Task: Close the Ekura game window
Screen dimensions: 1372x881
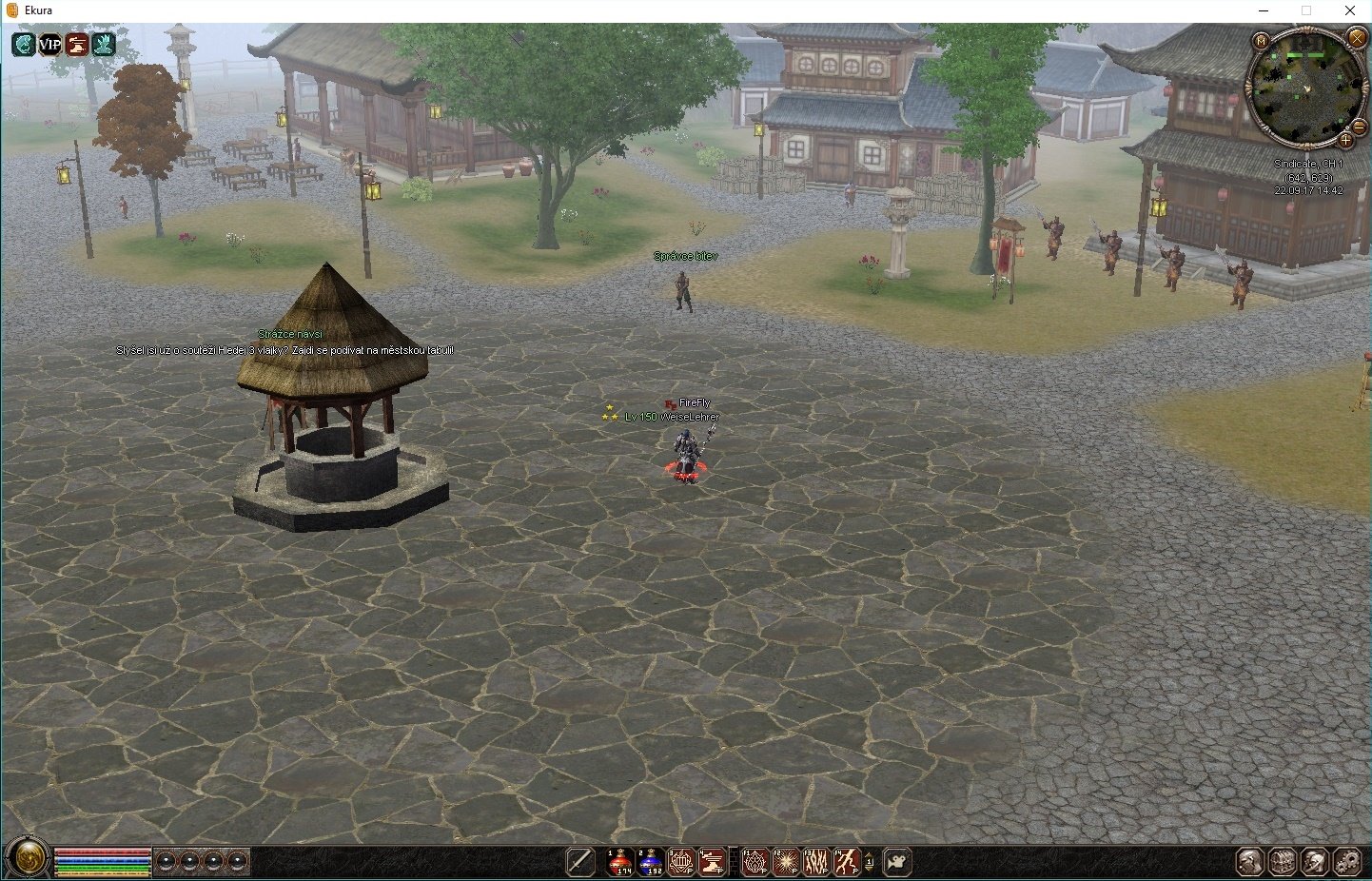Action: click(1350, 10)
